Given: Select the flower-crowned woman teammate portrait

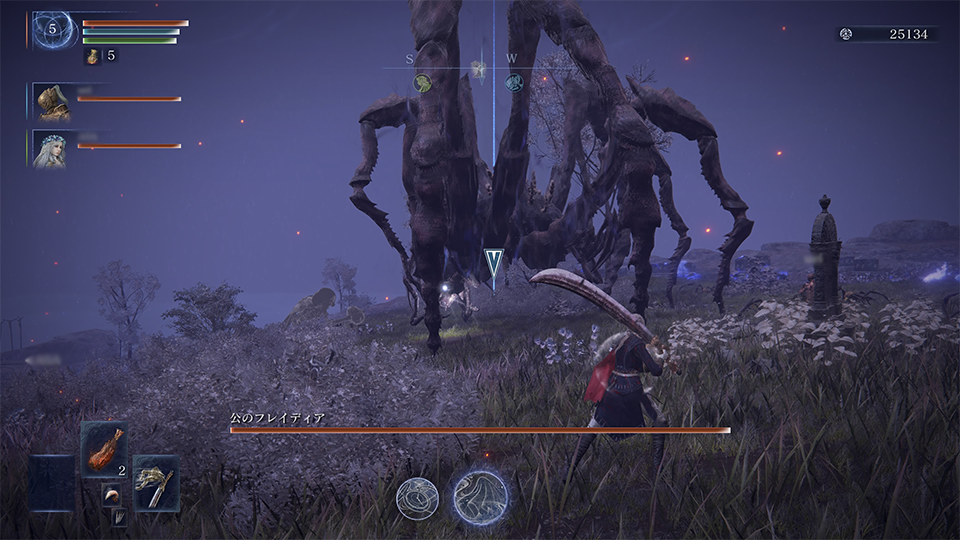Looking at the screenshot, I should pos(51,148).
